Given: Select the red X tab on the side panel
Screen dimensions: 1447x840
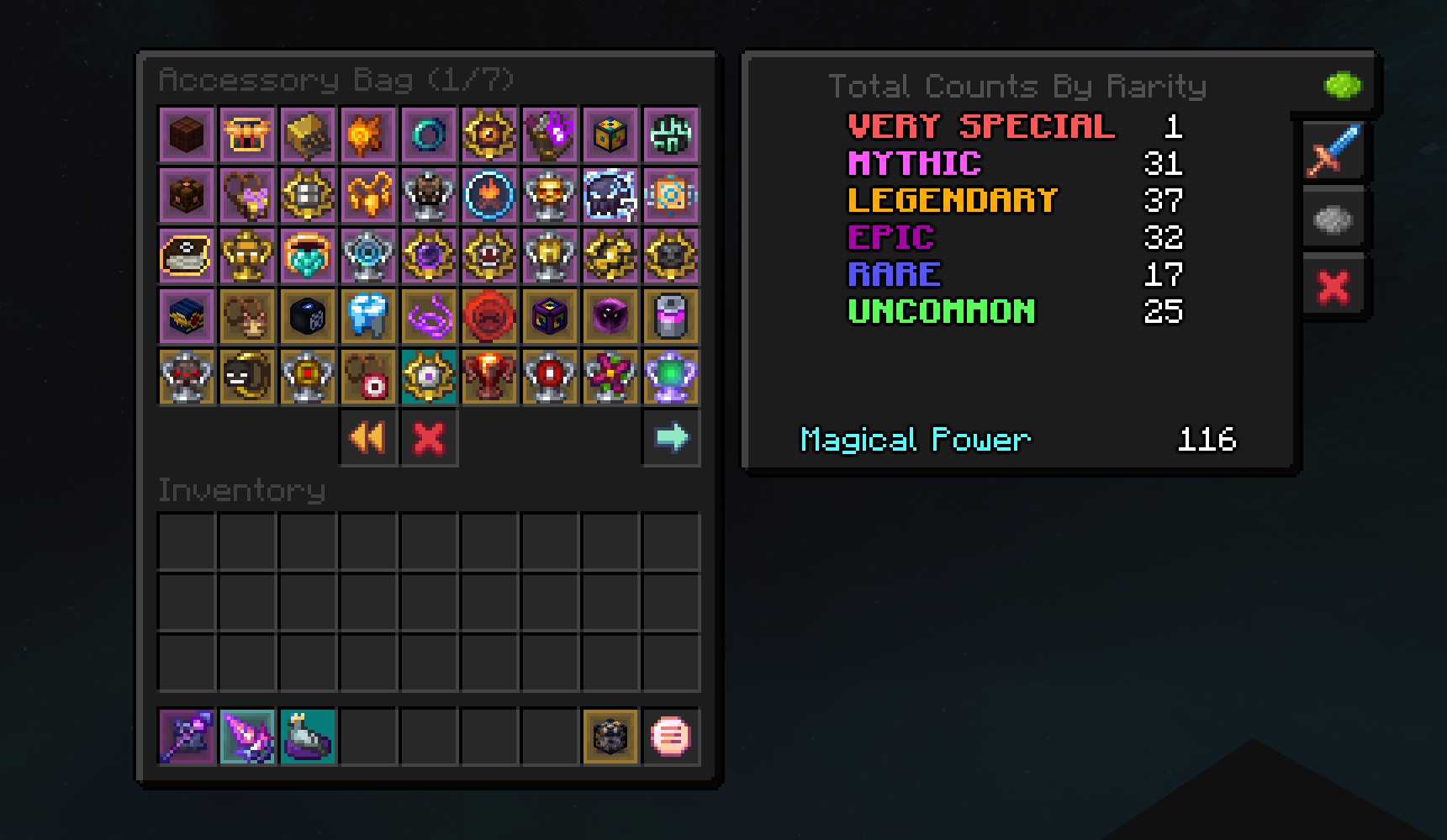Looking at the screenshot, I should 1333,288.
